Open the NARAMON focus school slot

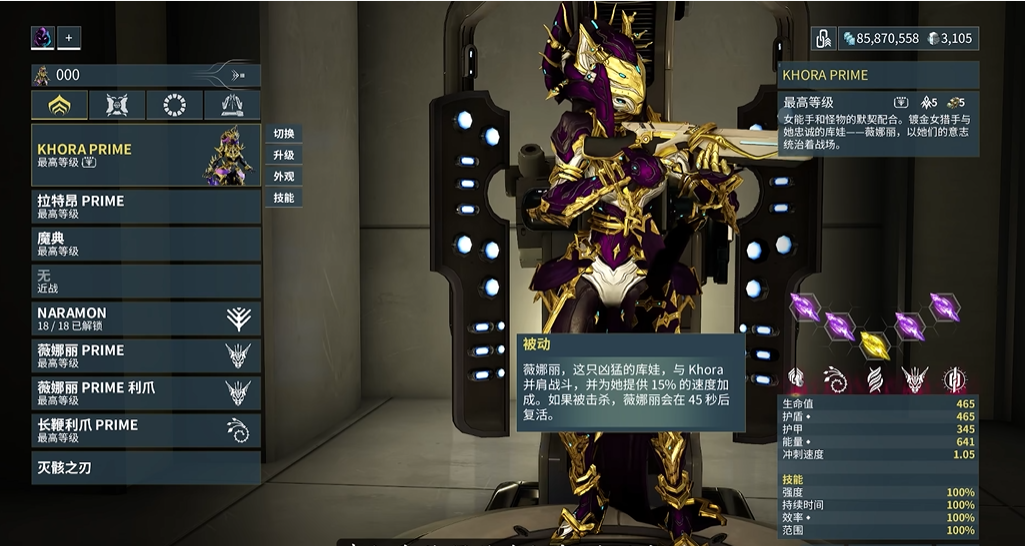pos(146,318)
